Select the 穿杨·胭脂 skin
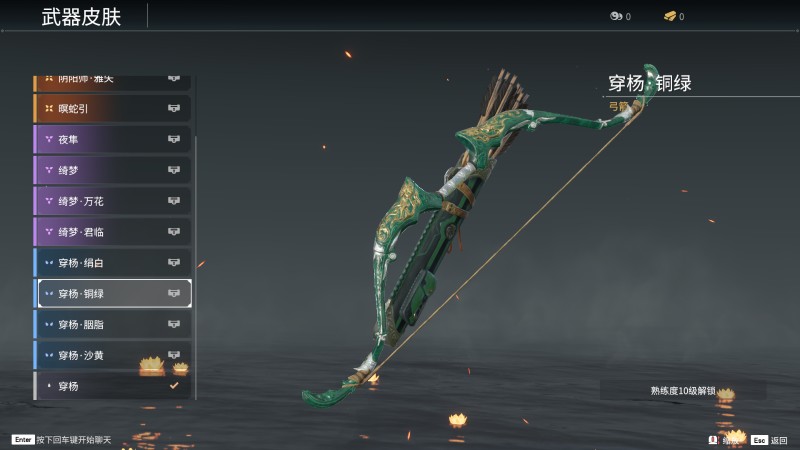Viewport: 800px width, 450px height. click(x=112, y=325)
